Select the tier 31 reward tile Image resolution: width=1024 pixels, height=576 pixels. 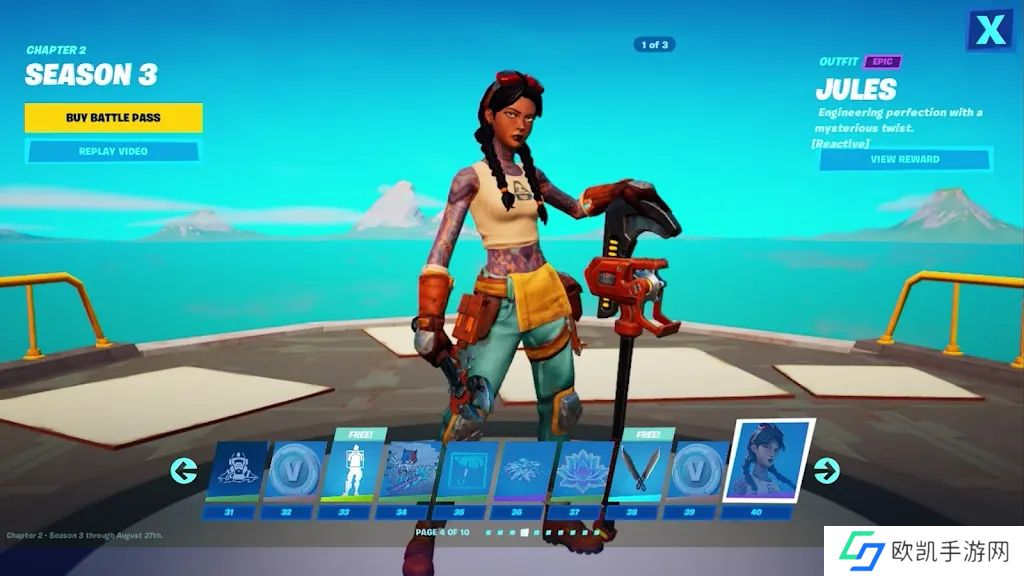[237, 471]
